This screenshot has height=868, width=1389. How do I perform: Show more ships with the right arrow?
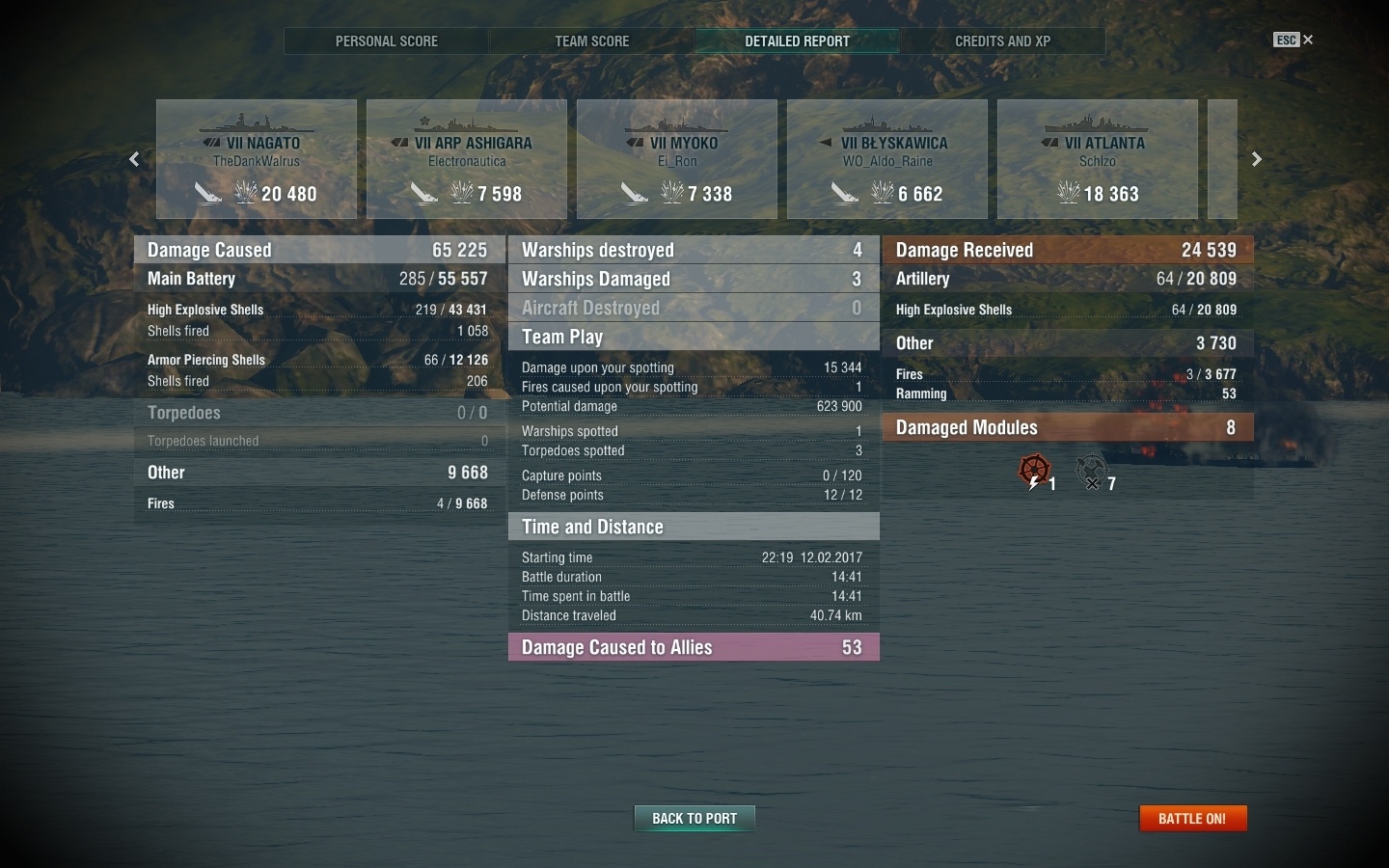(1256, 159)
